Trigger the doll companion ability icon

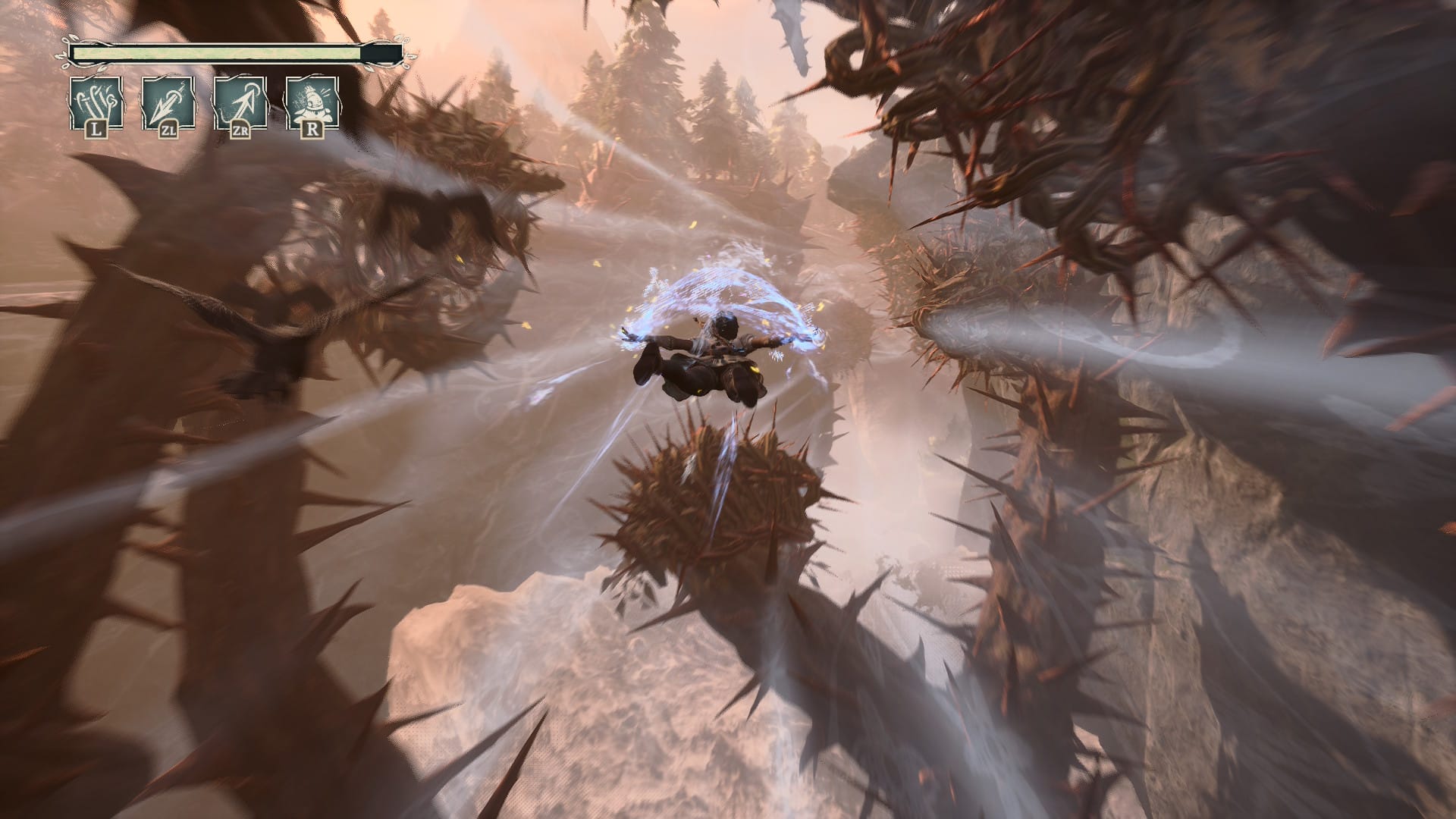pos(312,102)
